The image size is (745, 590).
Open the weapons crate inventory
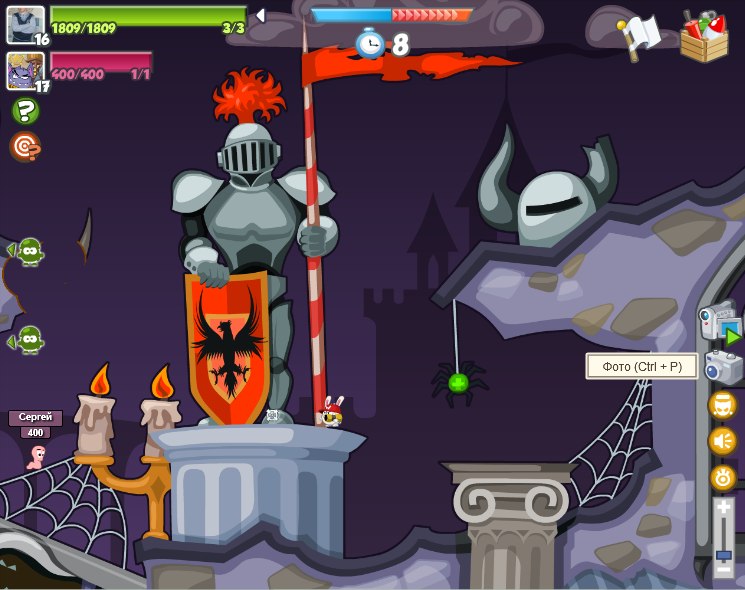[704, 37]
